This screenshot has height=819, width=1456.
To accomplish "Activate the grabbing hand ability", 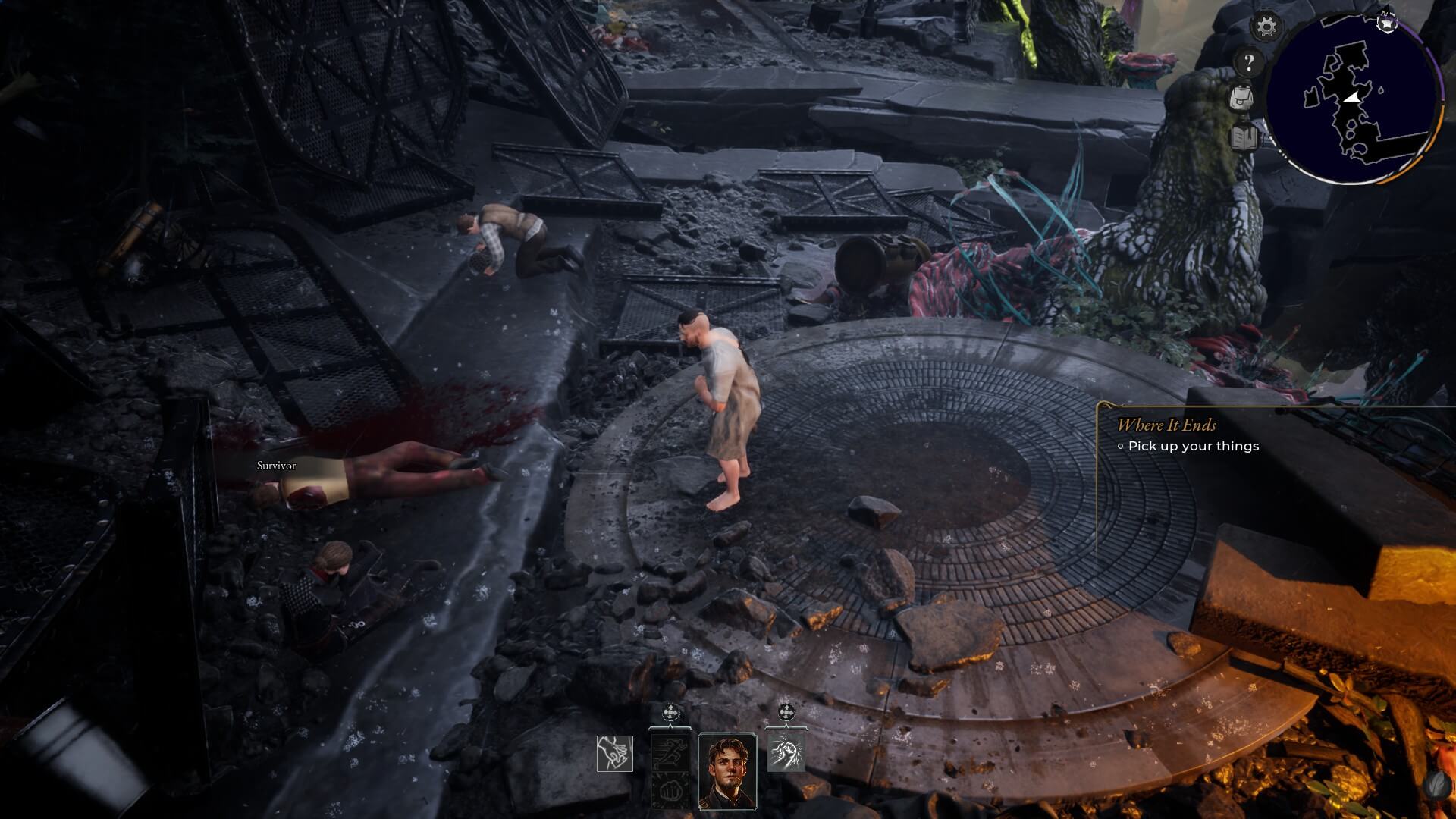I will coord(614,754).
